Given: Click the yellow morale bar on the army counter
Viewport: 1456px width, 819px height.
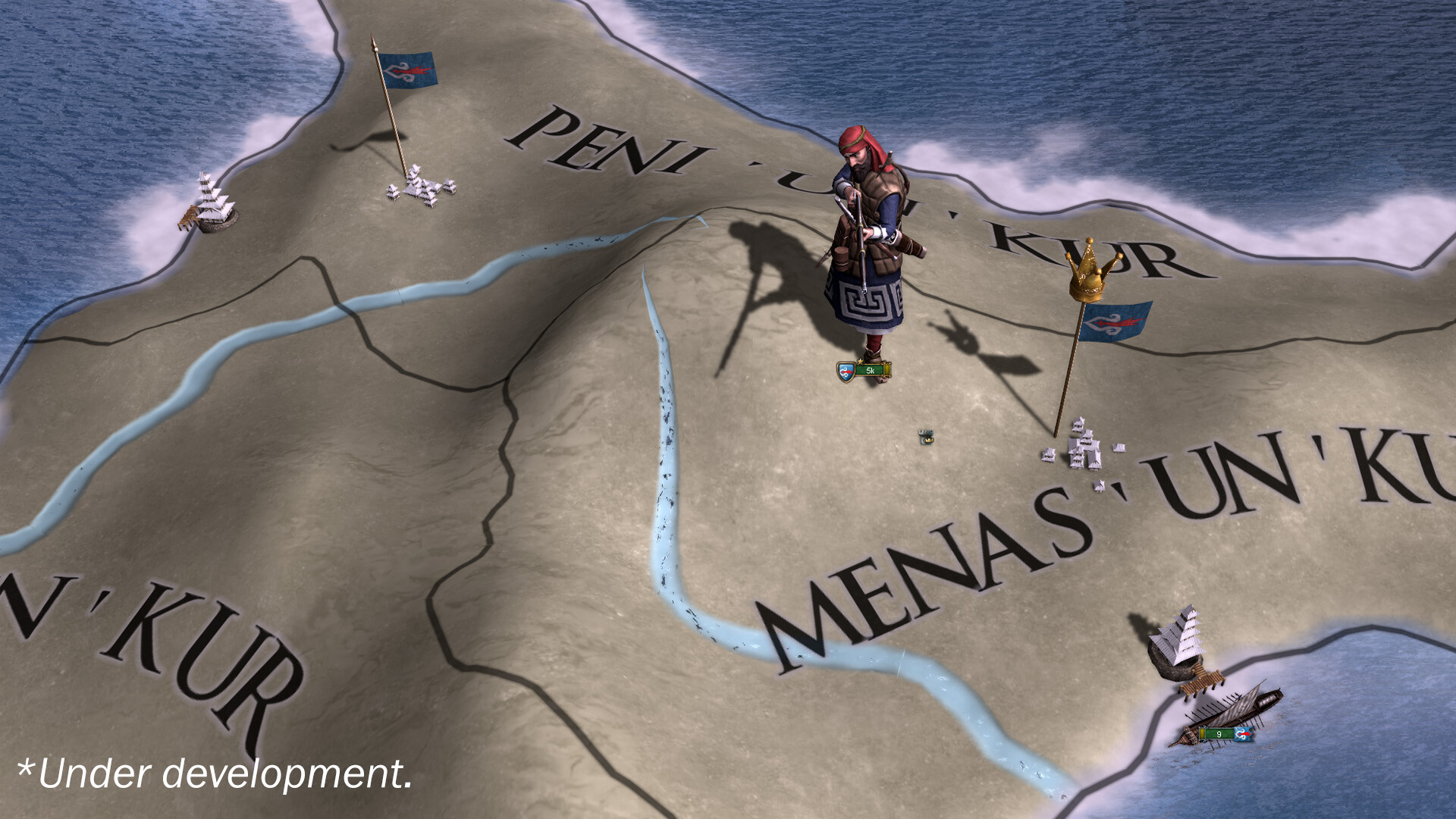Looking at the screenshot, I should (886, 370).
